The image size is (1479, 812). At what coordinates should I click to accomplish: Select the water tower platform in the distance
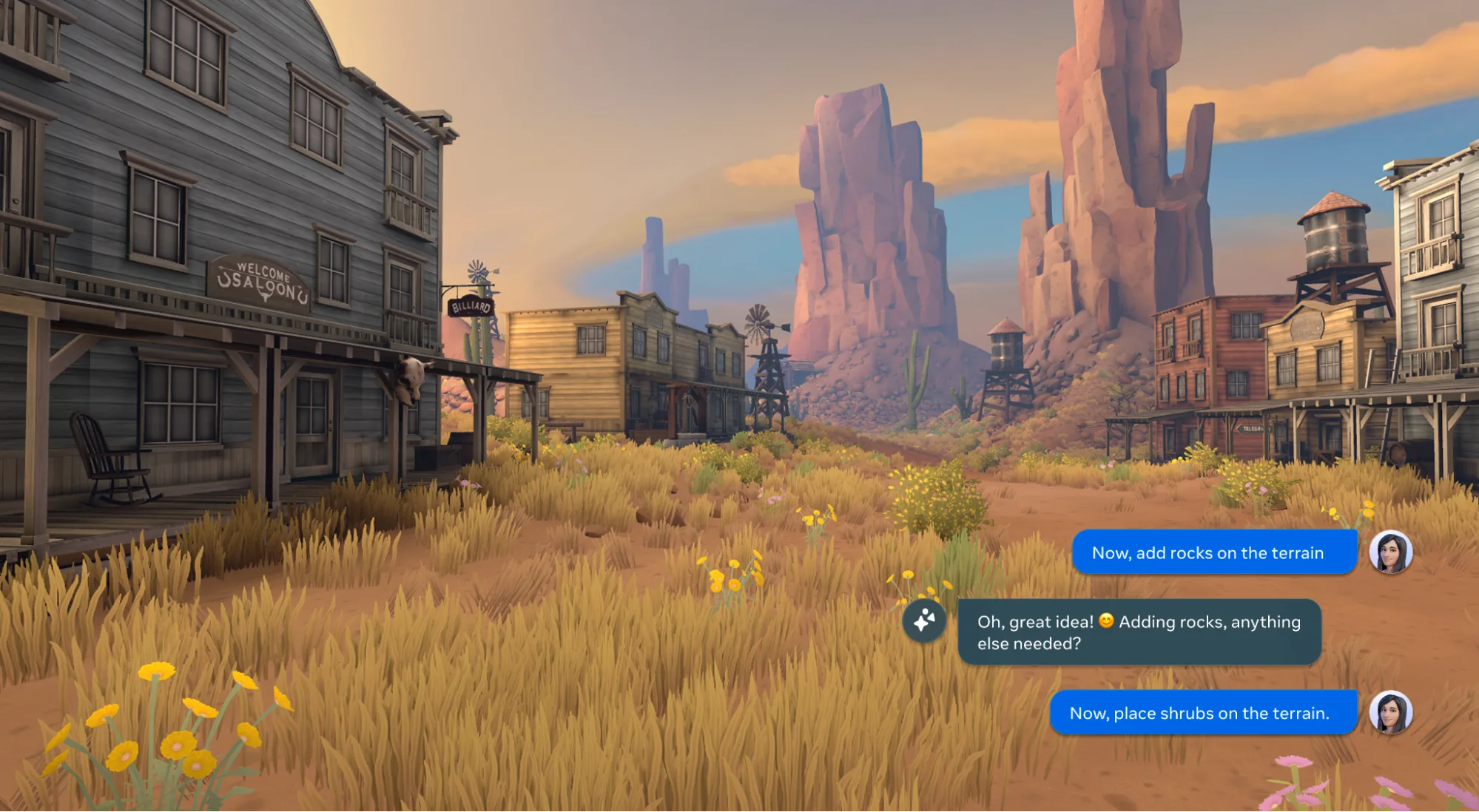[1006, 370]
